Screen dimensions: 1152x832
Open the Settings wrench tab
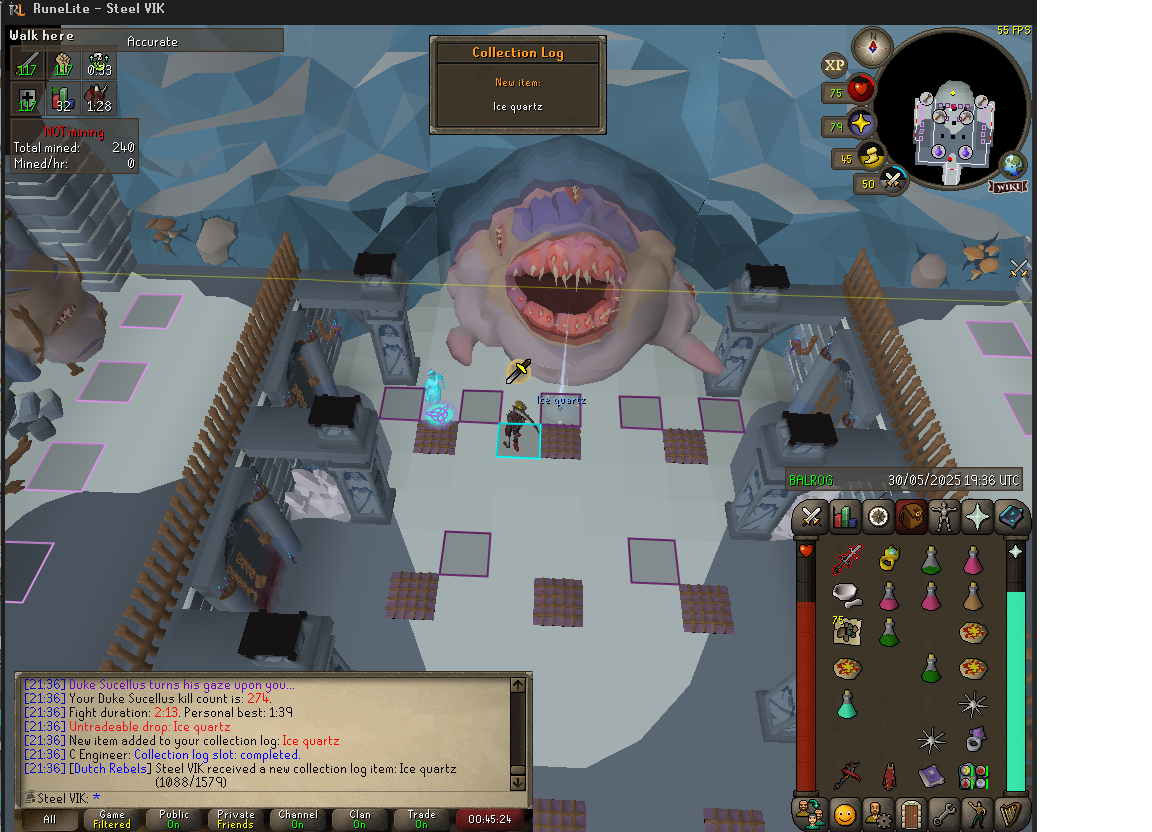point(944,813)
